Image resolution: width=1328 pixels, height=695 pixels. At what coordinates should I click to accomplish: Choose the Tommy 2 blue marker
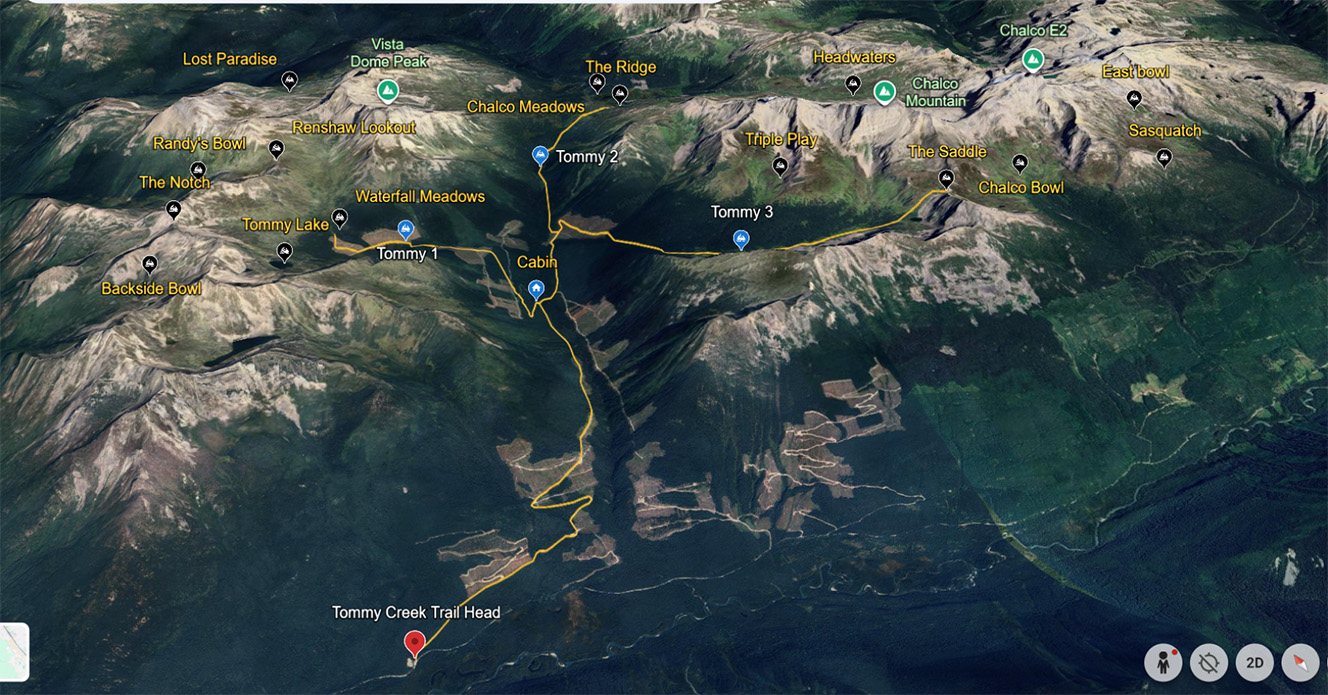[x=540, y=154]
